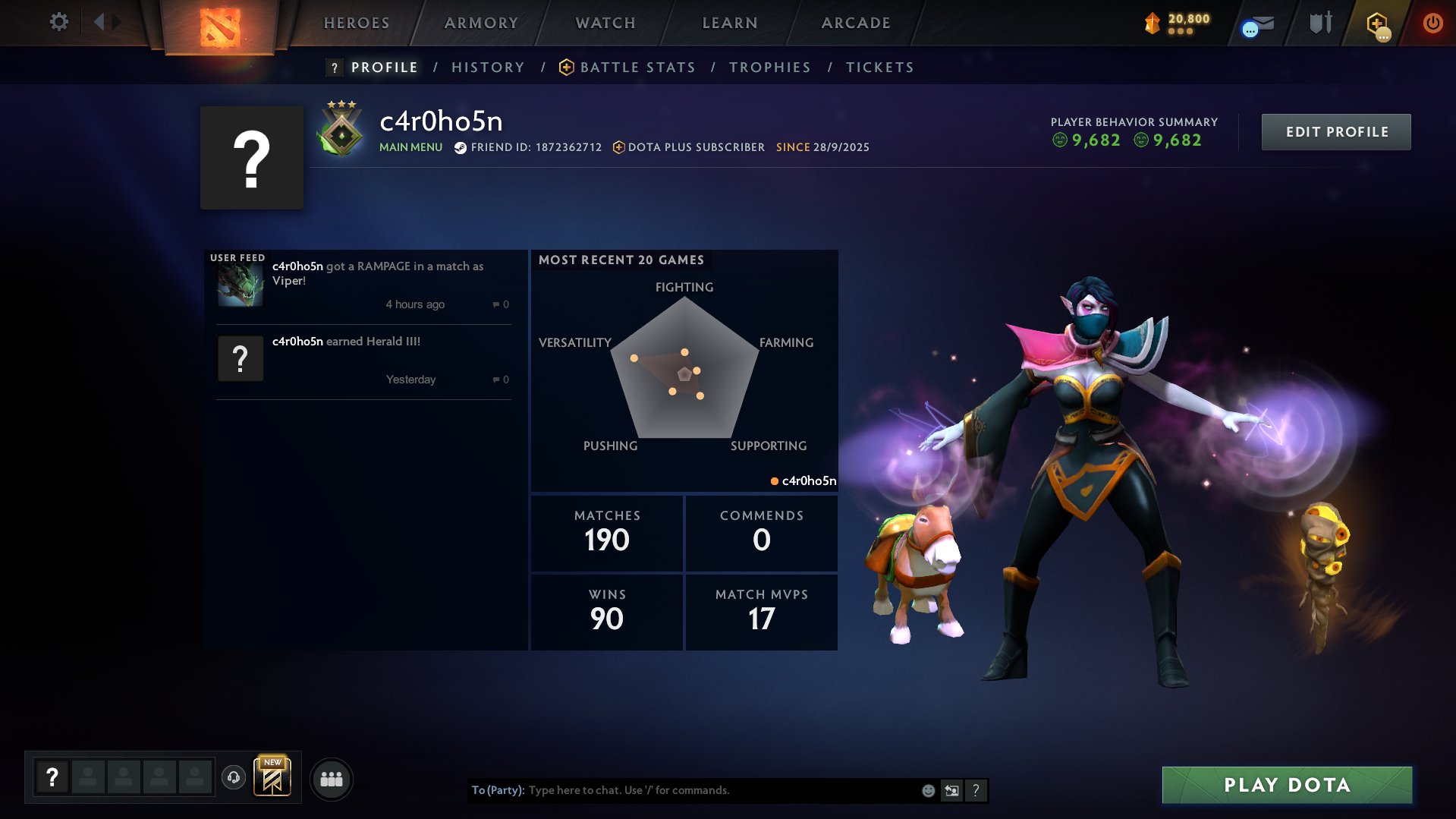Click the gear settings icon

(x=58, y=22)
